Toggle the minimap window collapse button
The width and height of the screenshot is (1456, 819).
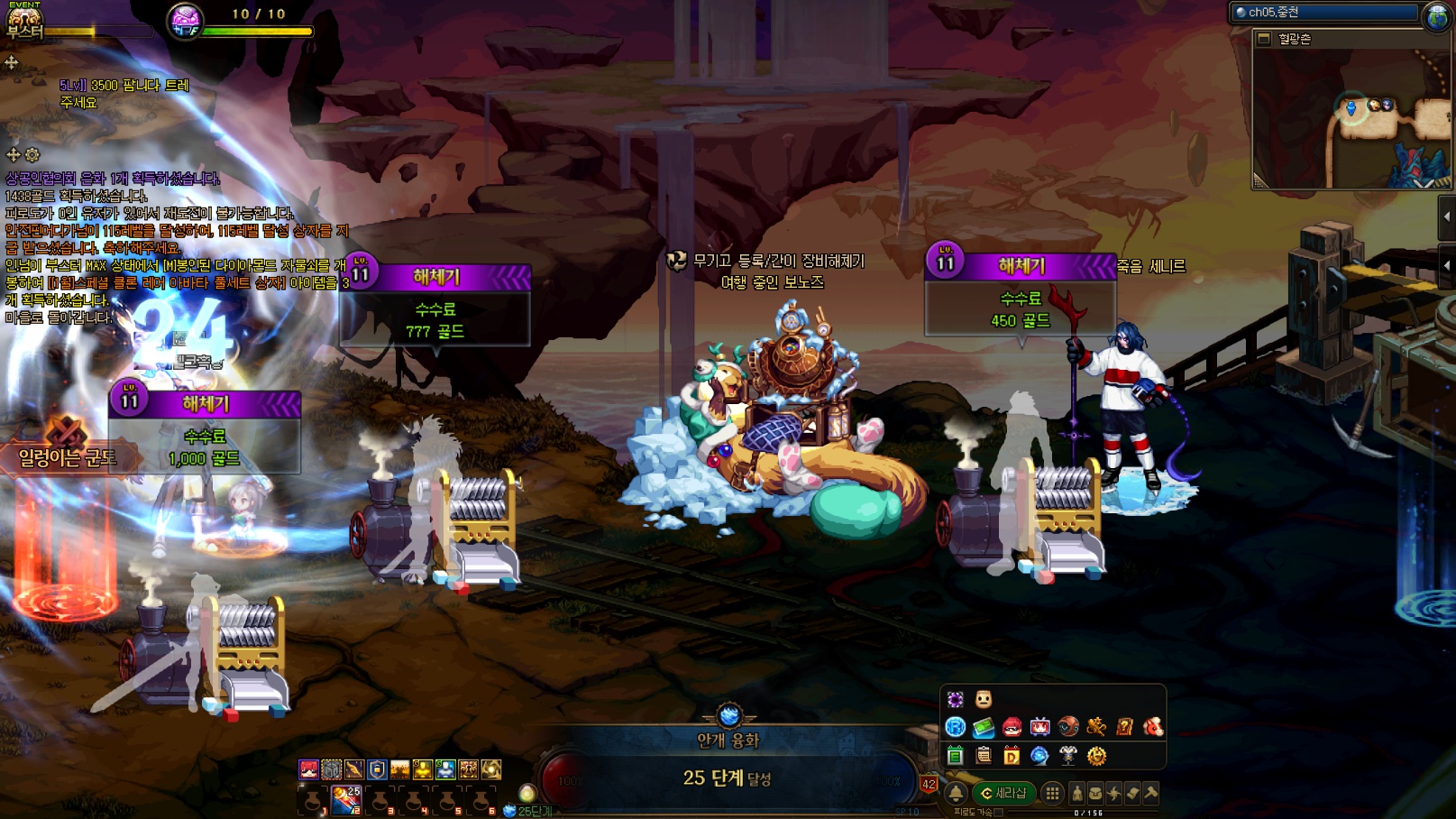coord(1264,39)
